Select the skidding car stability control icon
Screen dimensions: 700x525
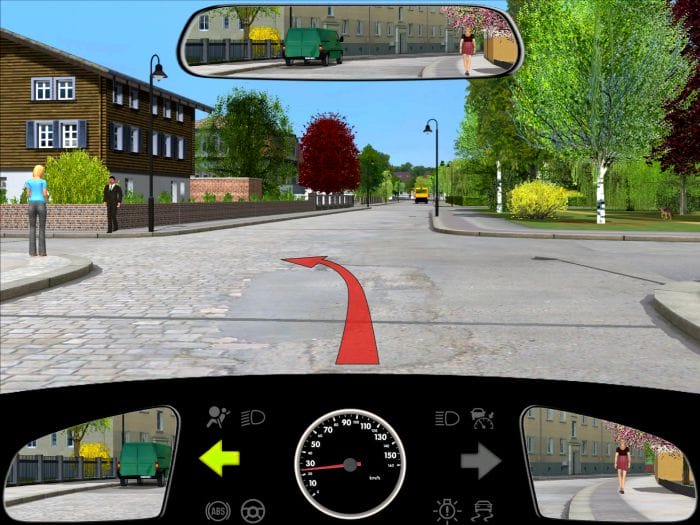click(x=482, y=510)
